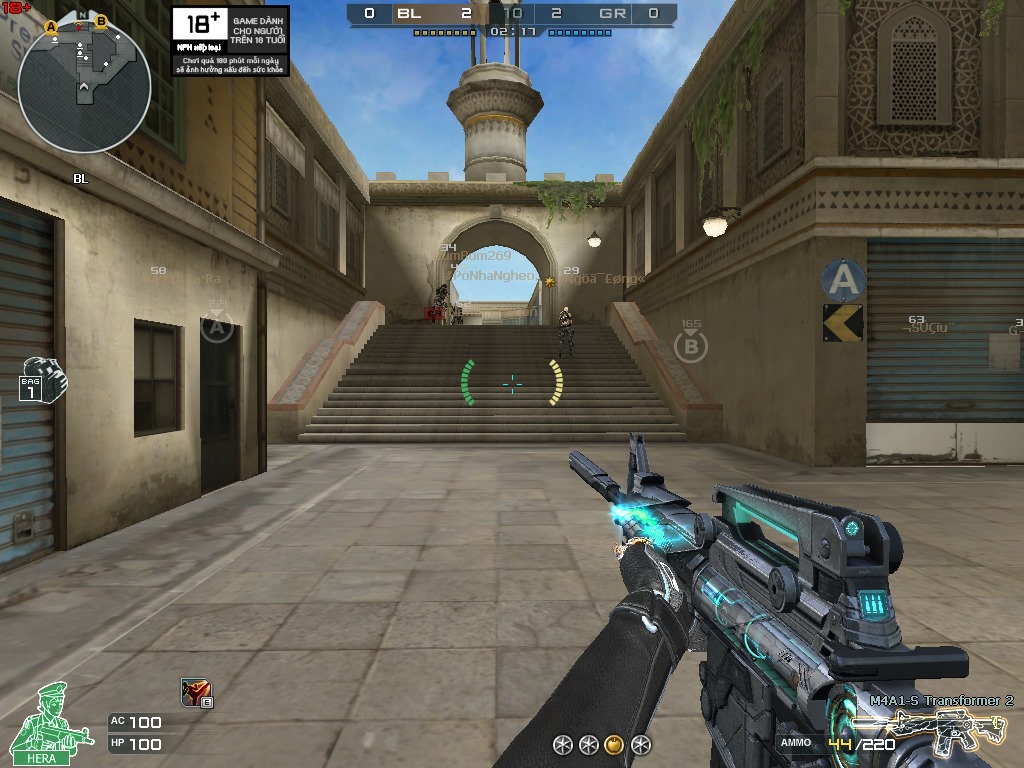This screenshot has height=768, width=1024.
Task: Click the bombsite B waypoint marker showing 165
Action: 690,346
